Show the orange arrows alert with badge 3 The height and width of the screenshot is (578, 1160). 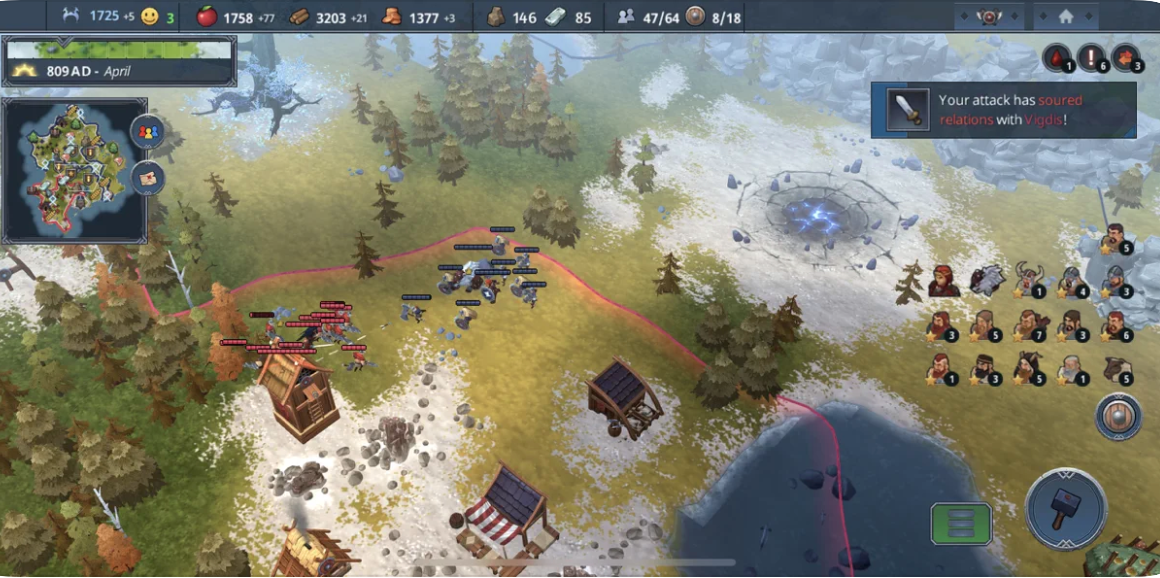click(1127, 58)
